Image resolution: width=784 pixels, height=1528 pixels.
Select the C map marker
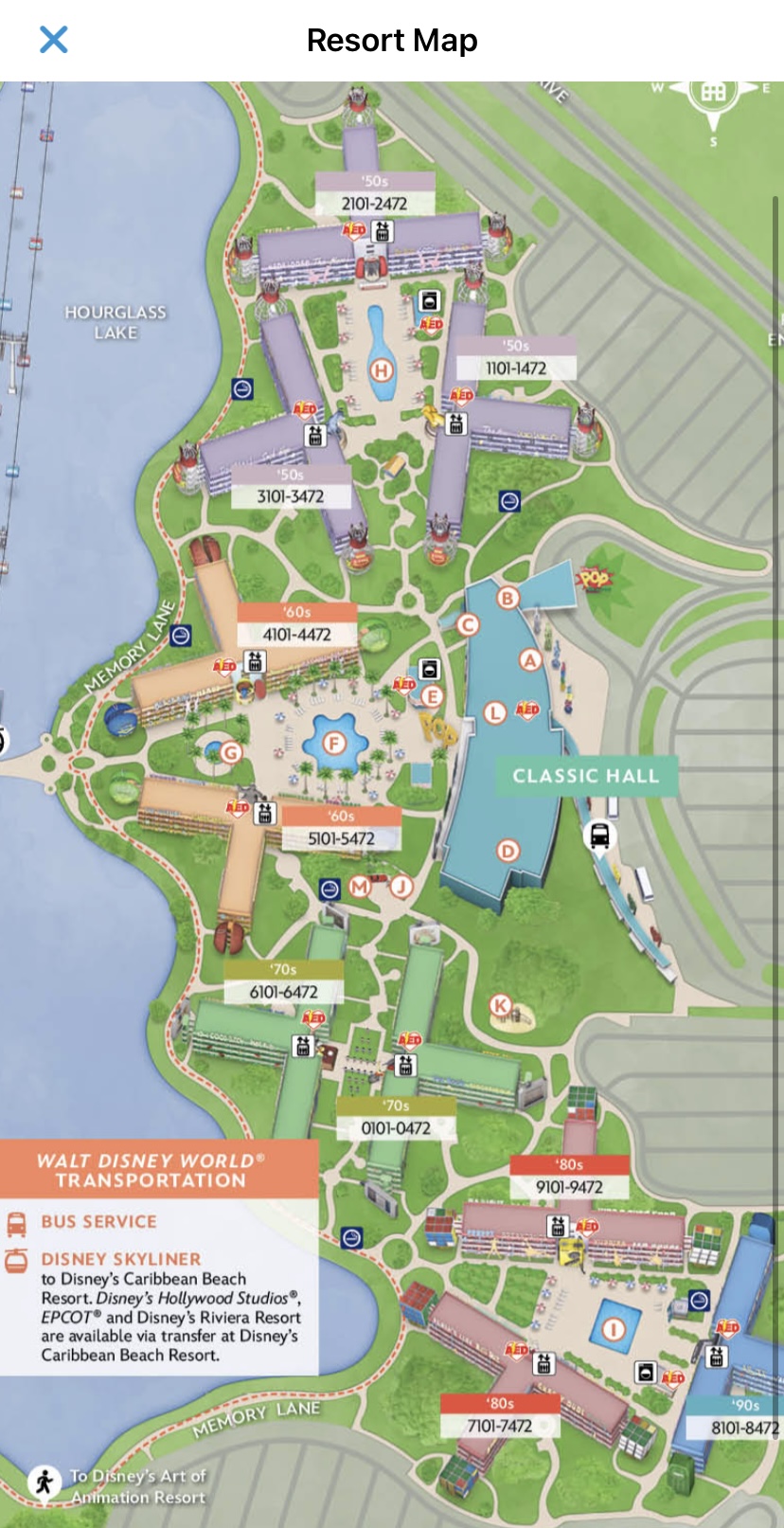point(468,625)
